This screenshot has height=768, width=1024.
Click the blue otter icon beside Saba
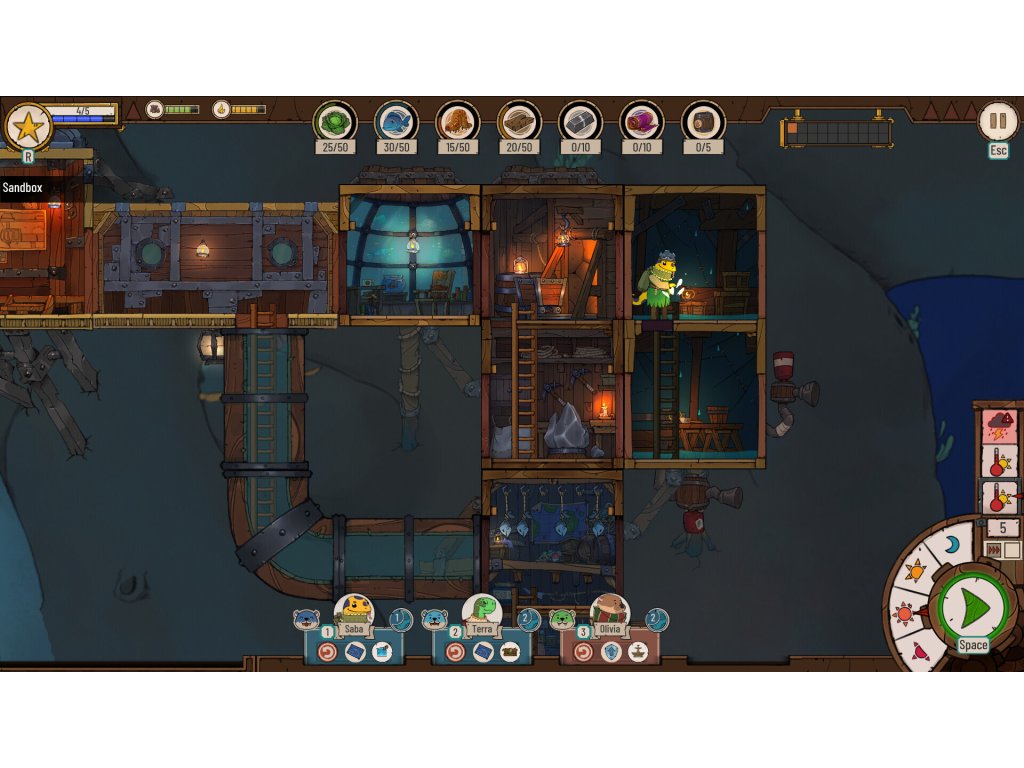coord(305,620)
